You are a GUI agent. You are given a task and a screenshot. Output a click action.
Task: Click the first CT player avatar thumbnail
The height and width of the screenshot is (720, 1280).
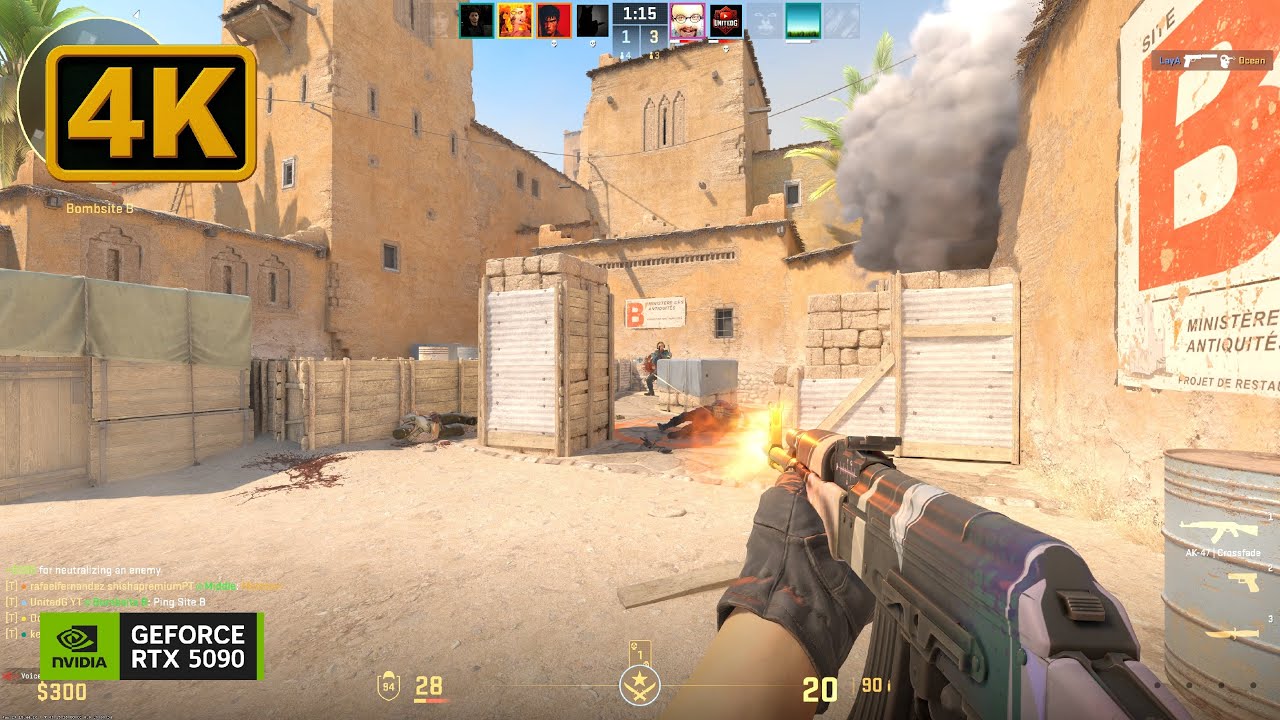point(475,20)
